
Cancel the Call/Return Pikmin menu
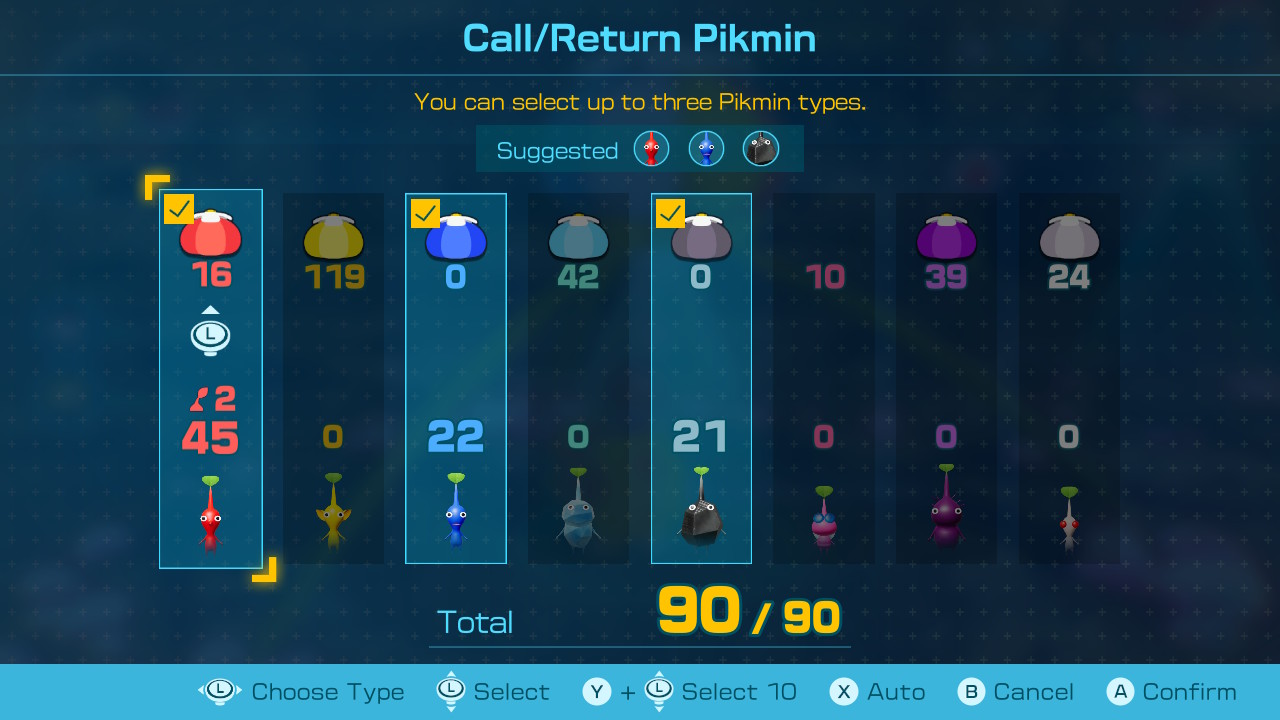coord(1016,692)
